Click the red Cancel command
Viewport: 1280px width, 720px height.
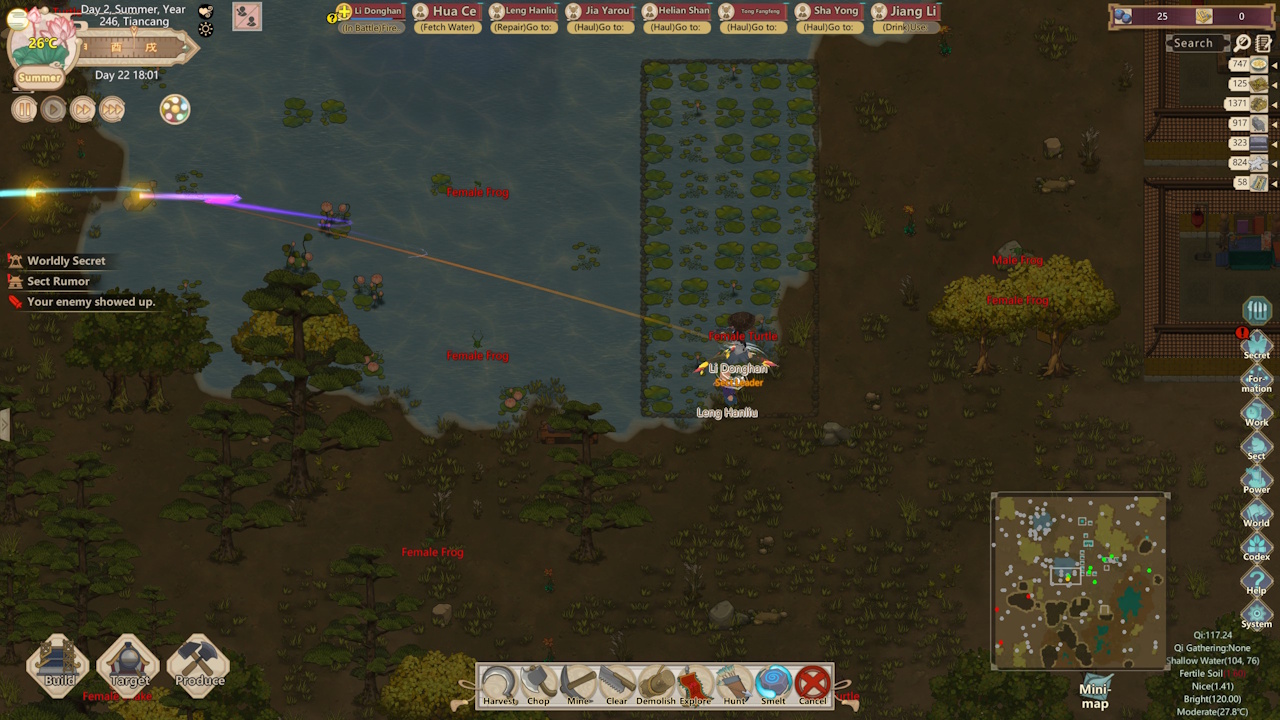point(813,685)
